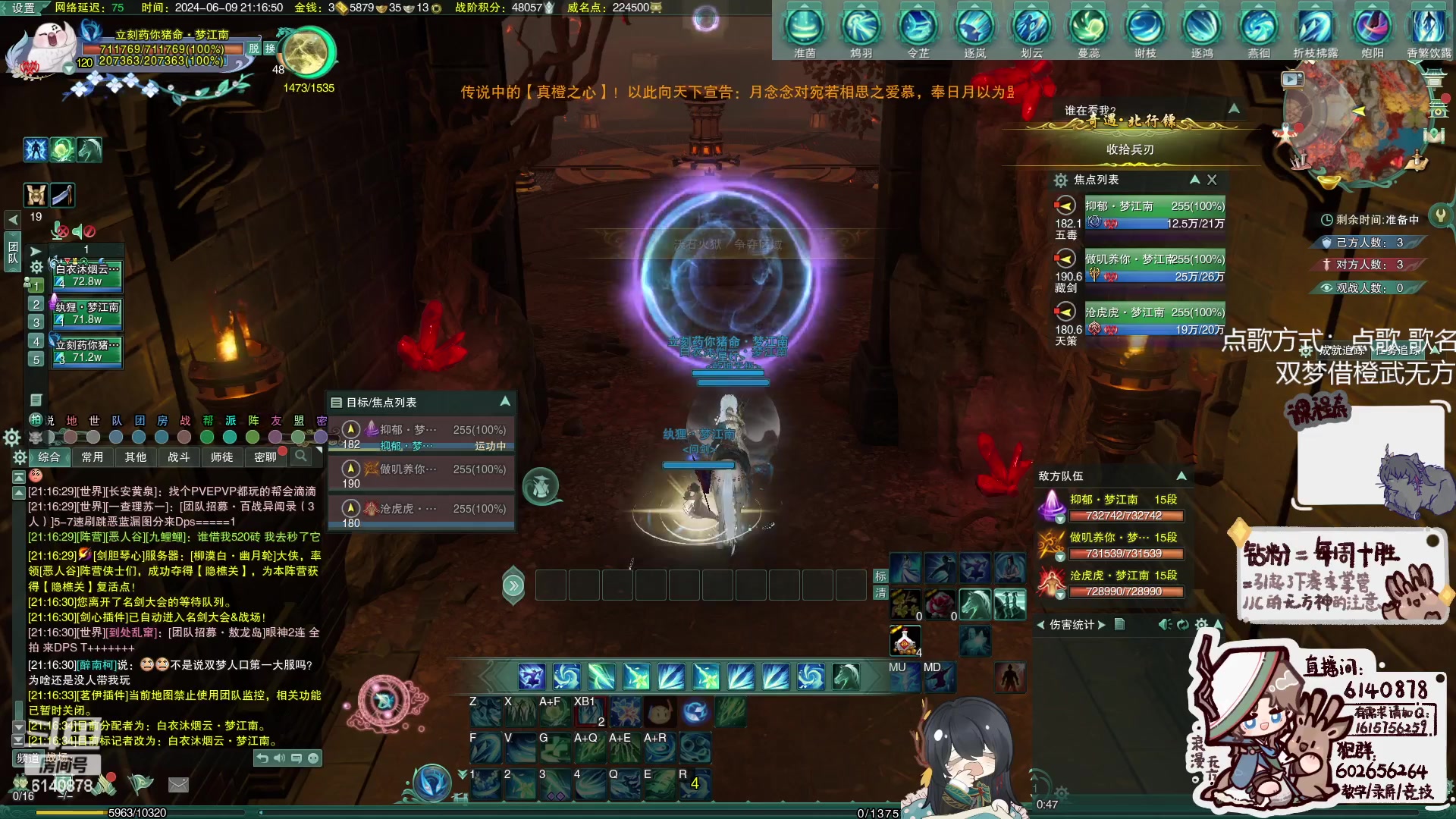Open the 伤害统计 settings gear
The width and height of the screenshot is (1456, 819).
click(x=1200, y=625)
